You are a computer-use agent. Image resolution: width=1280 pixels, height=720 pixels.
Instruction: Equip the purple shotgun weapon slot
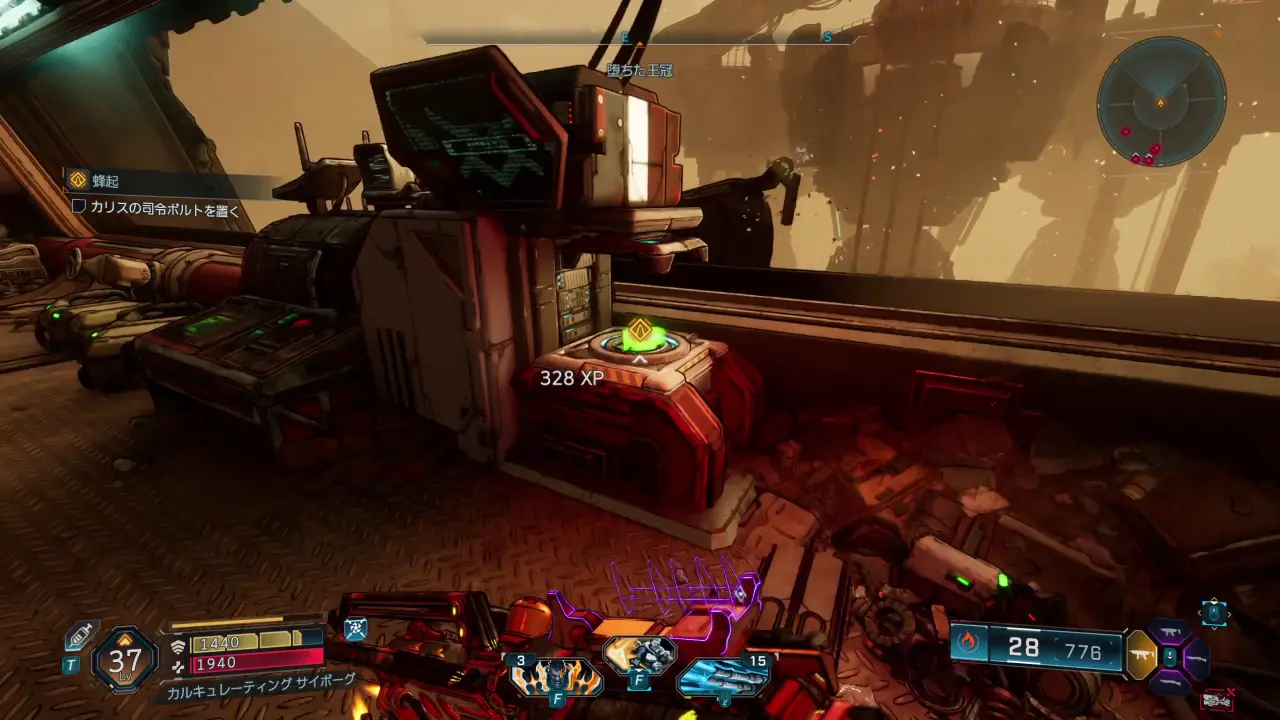(1196, 657)
